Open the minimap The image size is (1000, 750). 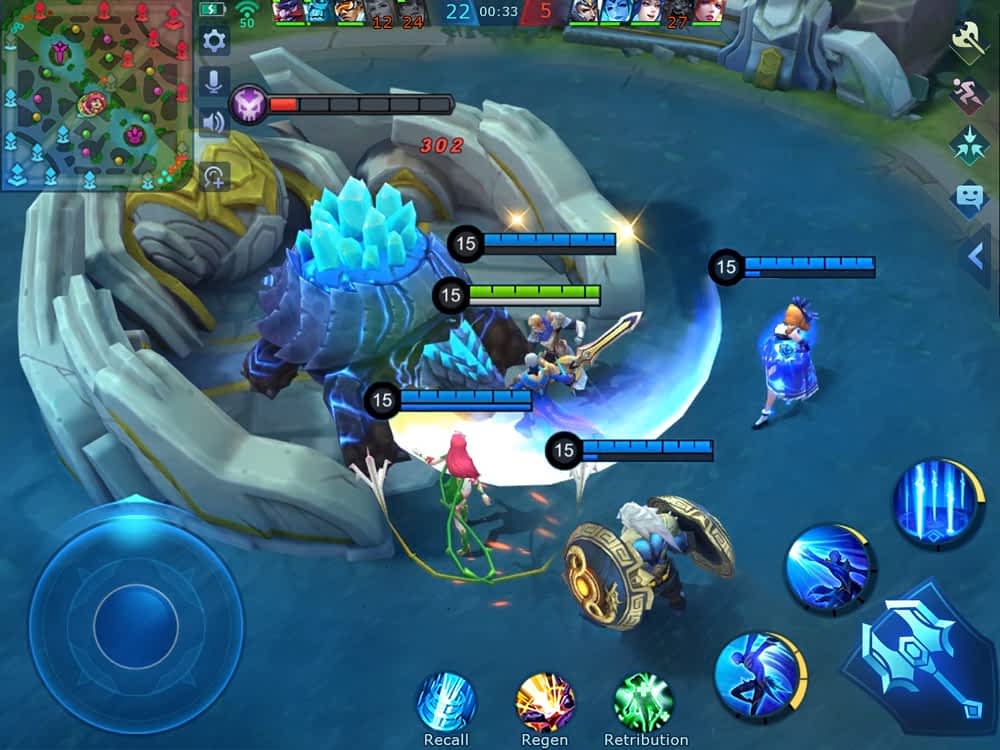point(95,95)
